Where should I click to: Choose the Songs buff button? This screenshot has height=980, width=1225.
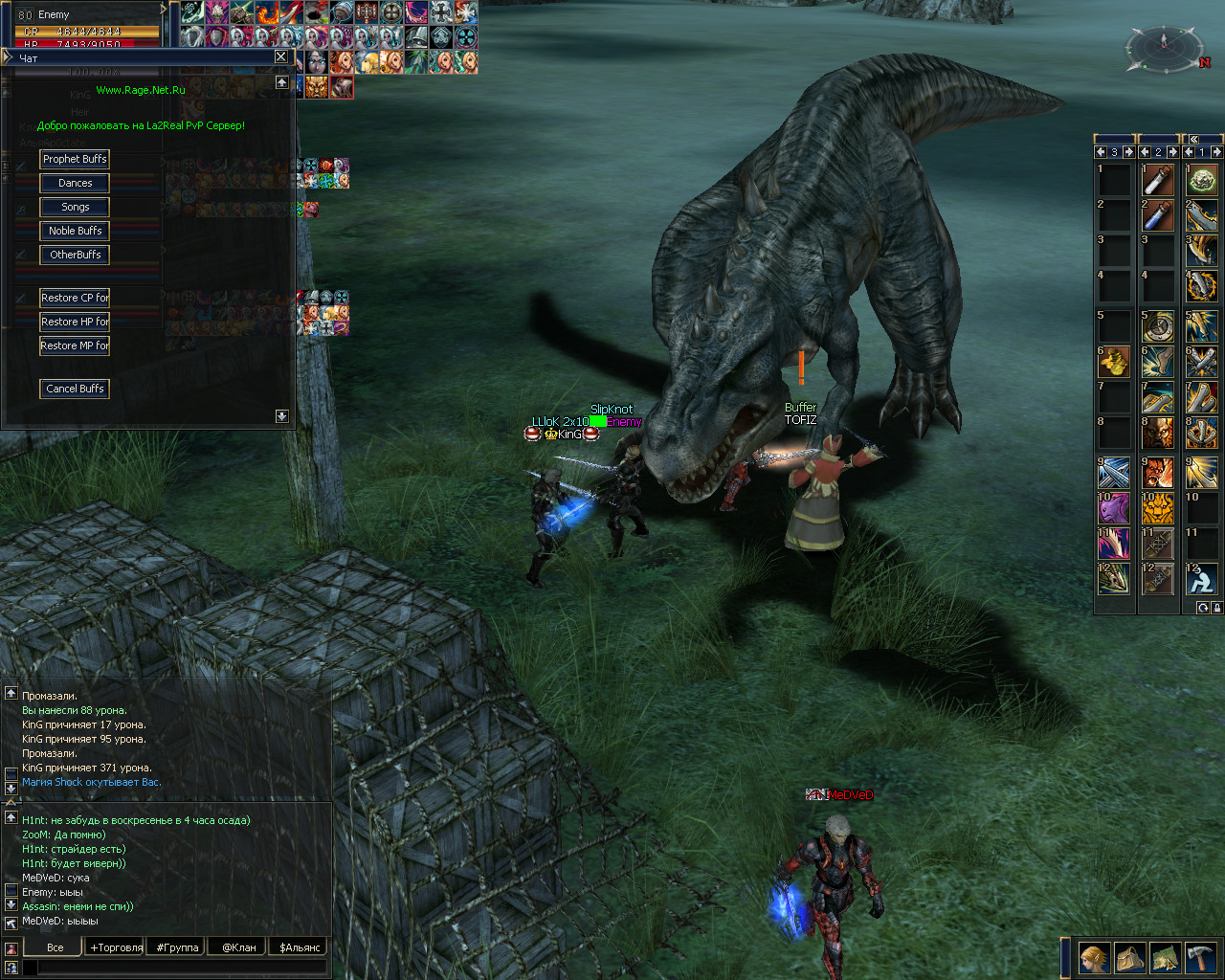75,207
